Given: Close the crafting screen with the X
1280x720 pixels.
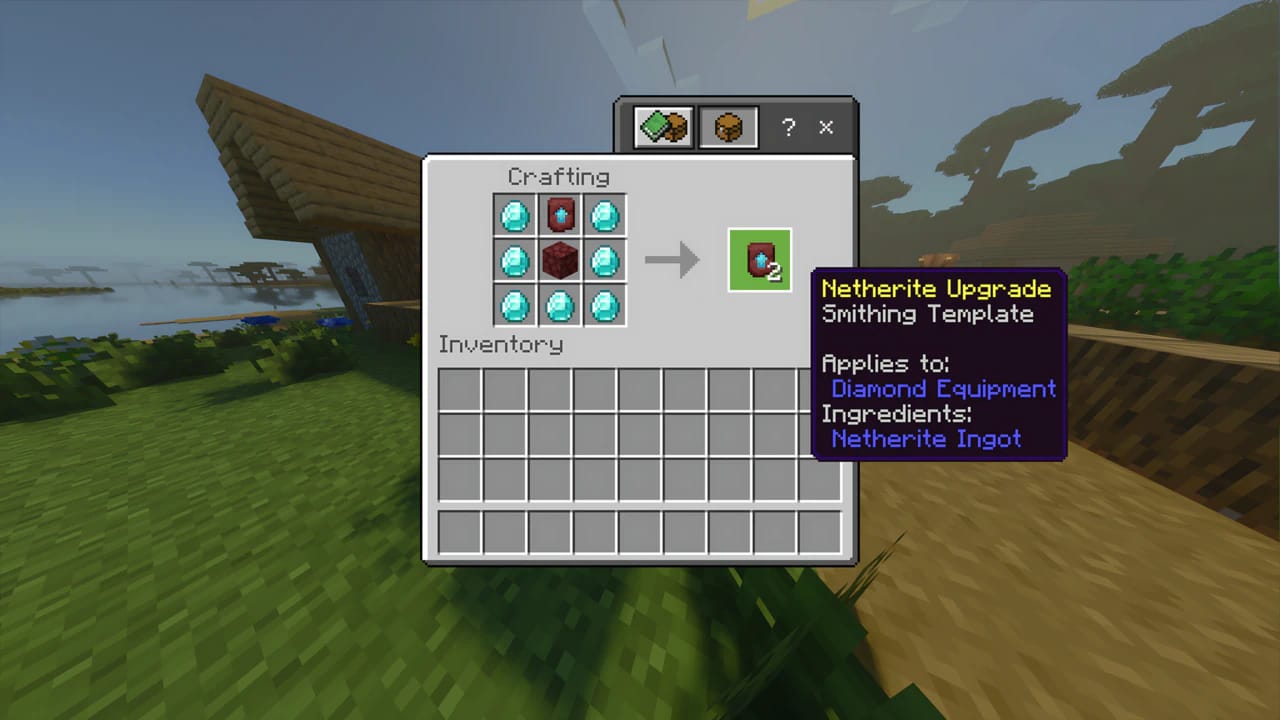Looking at the screenshot, I should [826, 127].
